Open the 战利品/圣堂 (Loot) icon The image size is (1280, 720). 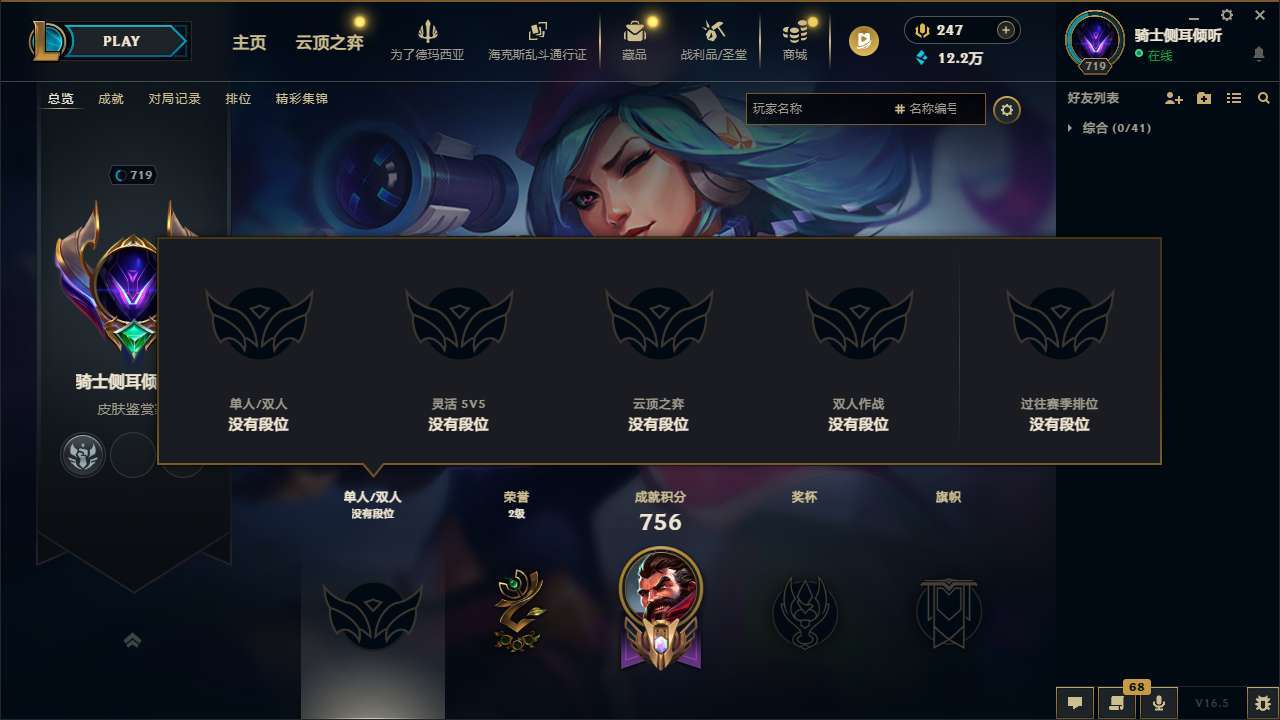point(714,40)
